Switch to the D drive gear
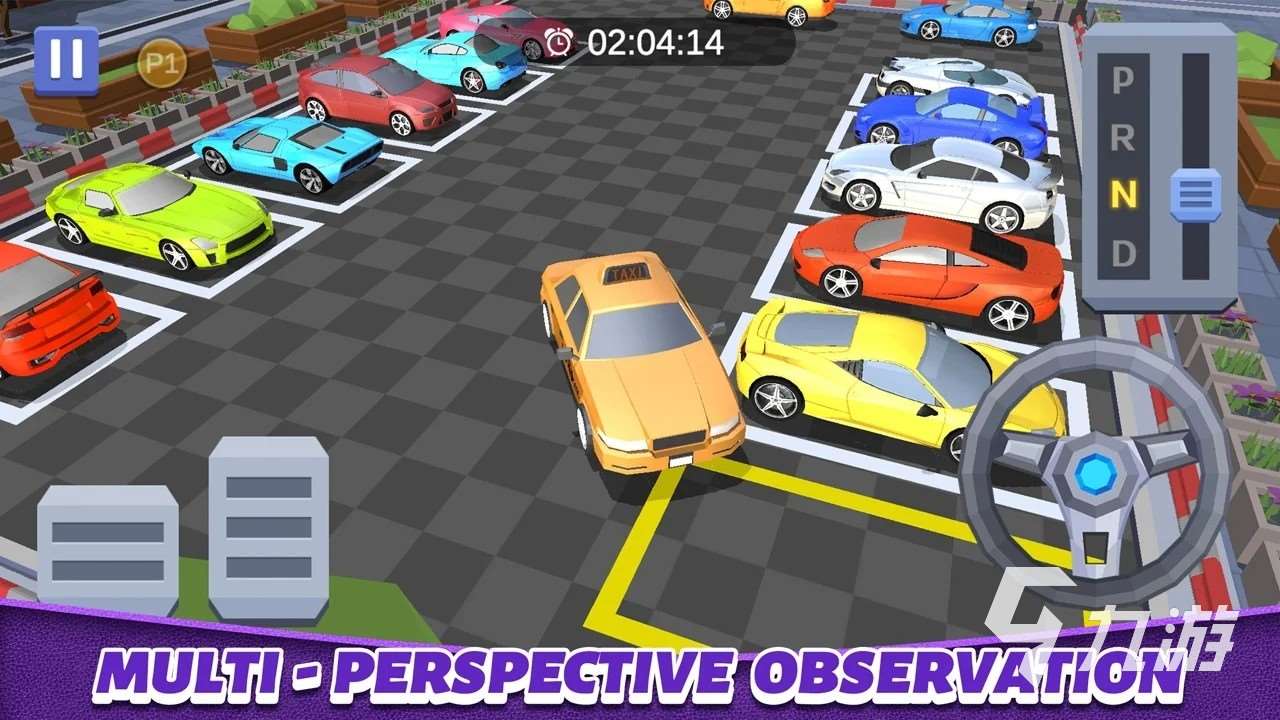This screenshot has width=1280, height=720. tap(1123, 254)
